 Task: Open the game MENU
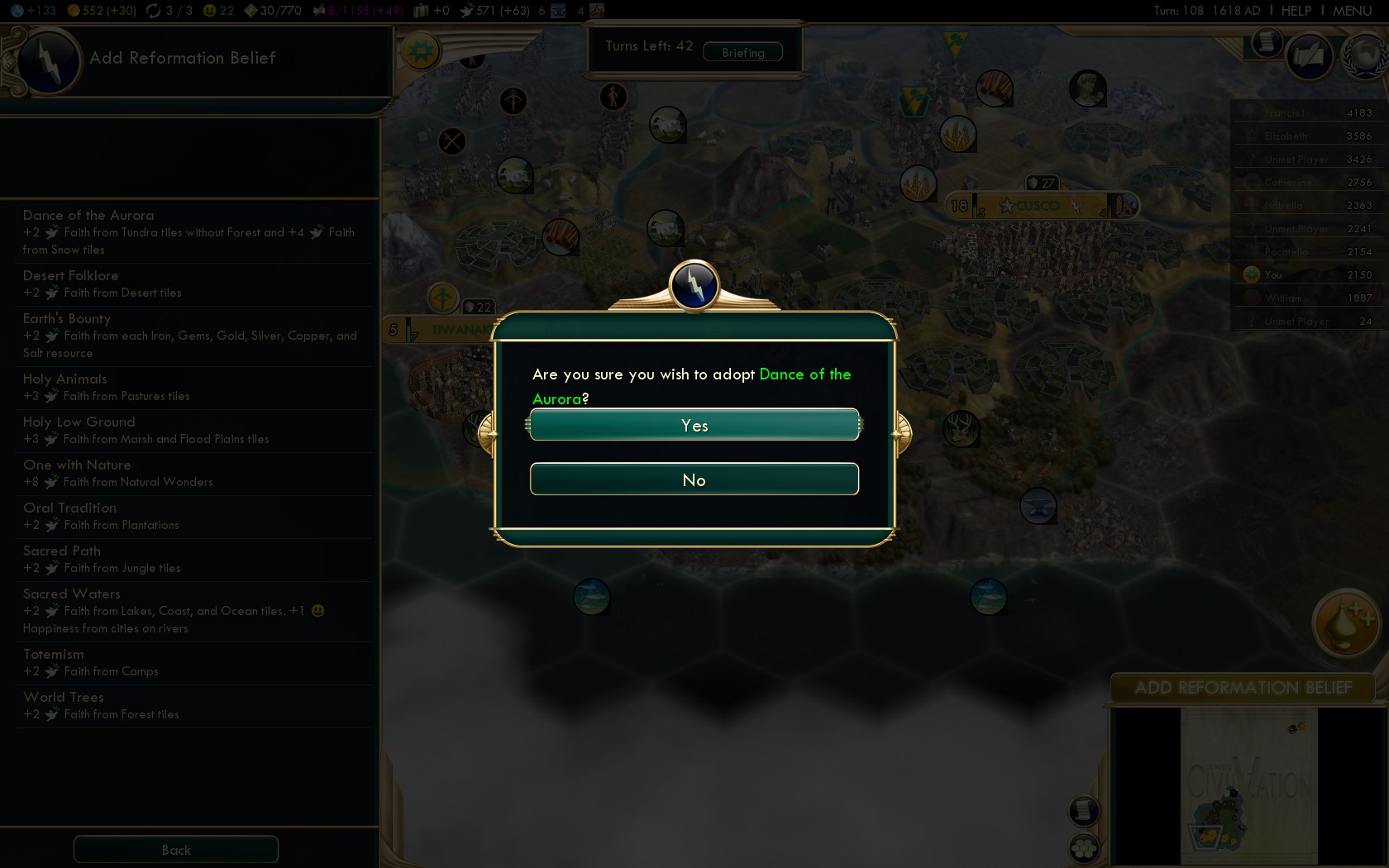(1352, 11)
